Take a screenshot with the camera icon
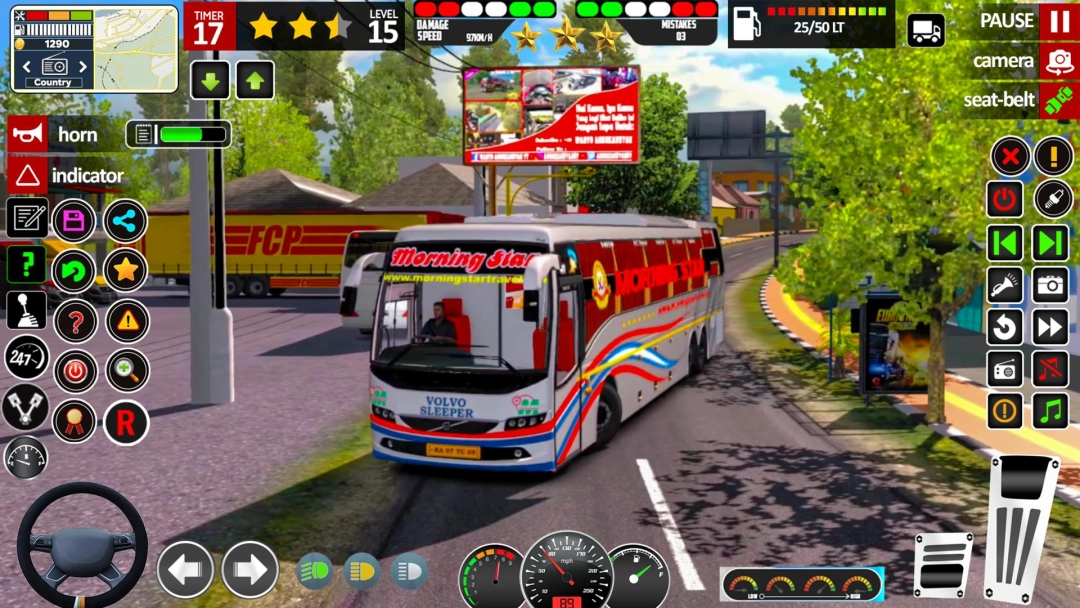The width and height of the screenshot is (1080, 608). pyautogui.click(x=1051, y=285)
